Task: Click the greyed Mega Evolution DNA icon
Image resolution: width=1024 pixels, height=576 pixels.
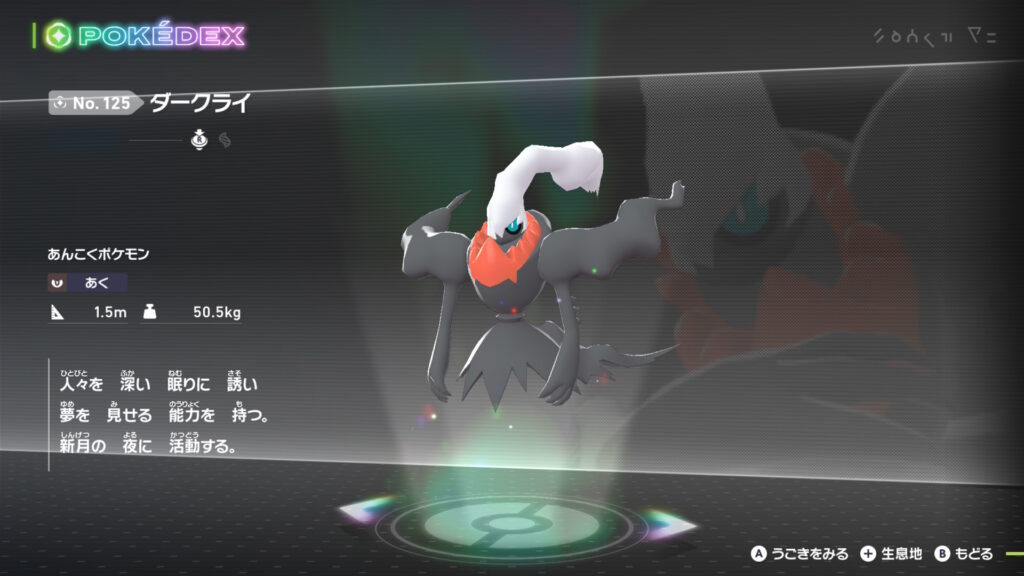Action: pyautogui.click(x=225, y=141)
